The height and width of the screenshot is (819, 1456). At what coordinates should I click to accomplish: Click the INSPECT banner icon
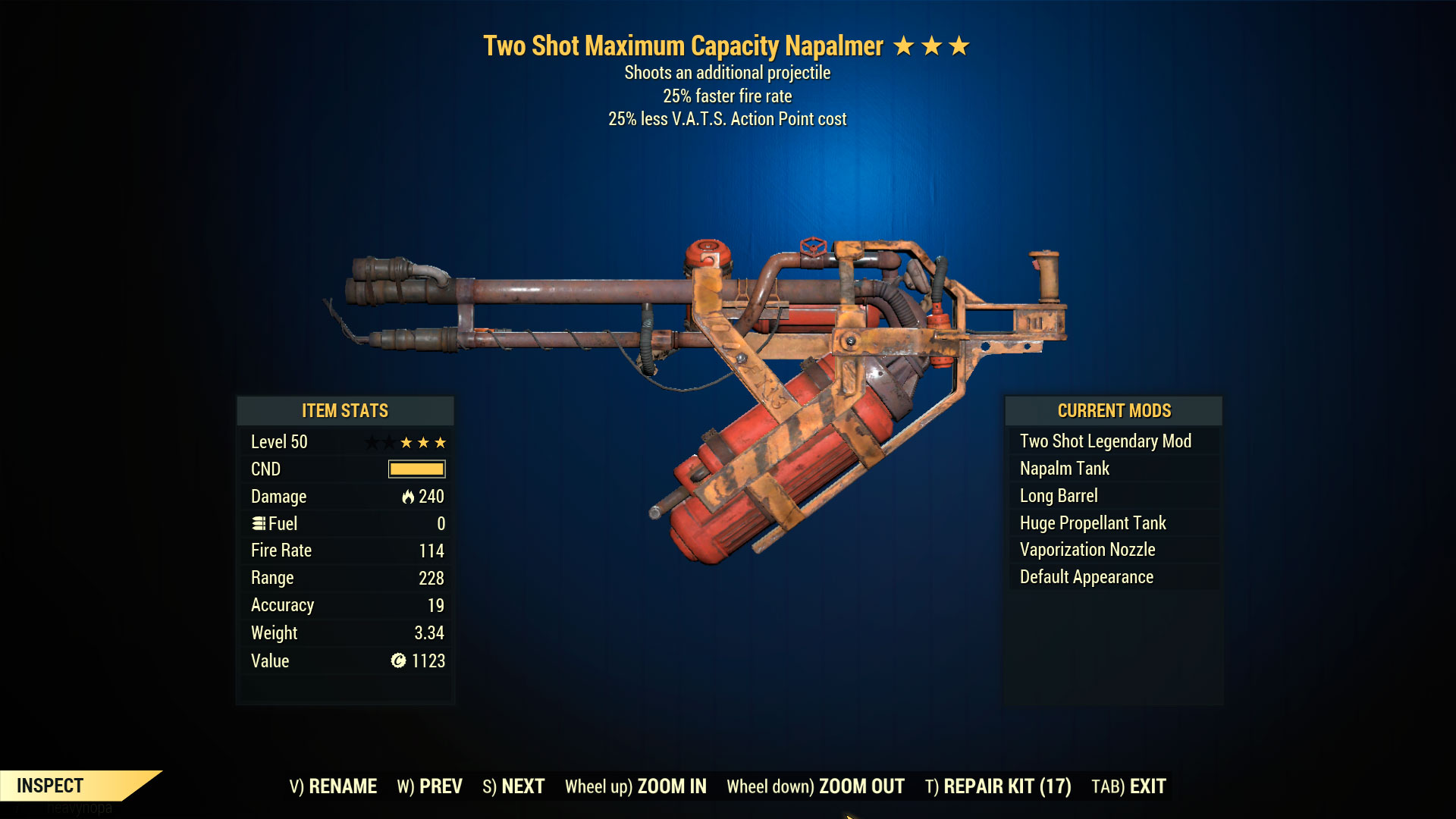pyautogui.click(x=53, y=786)
